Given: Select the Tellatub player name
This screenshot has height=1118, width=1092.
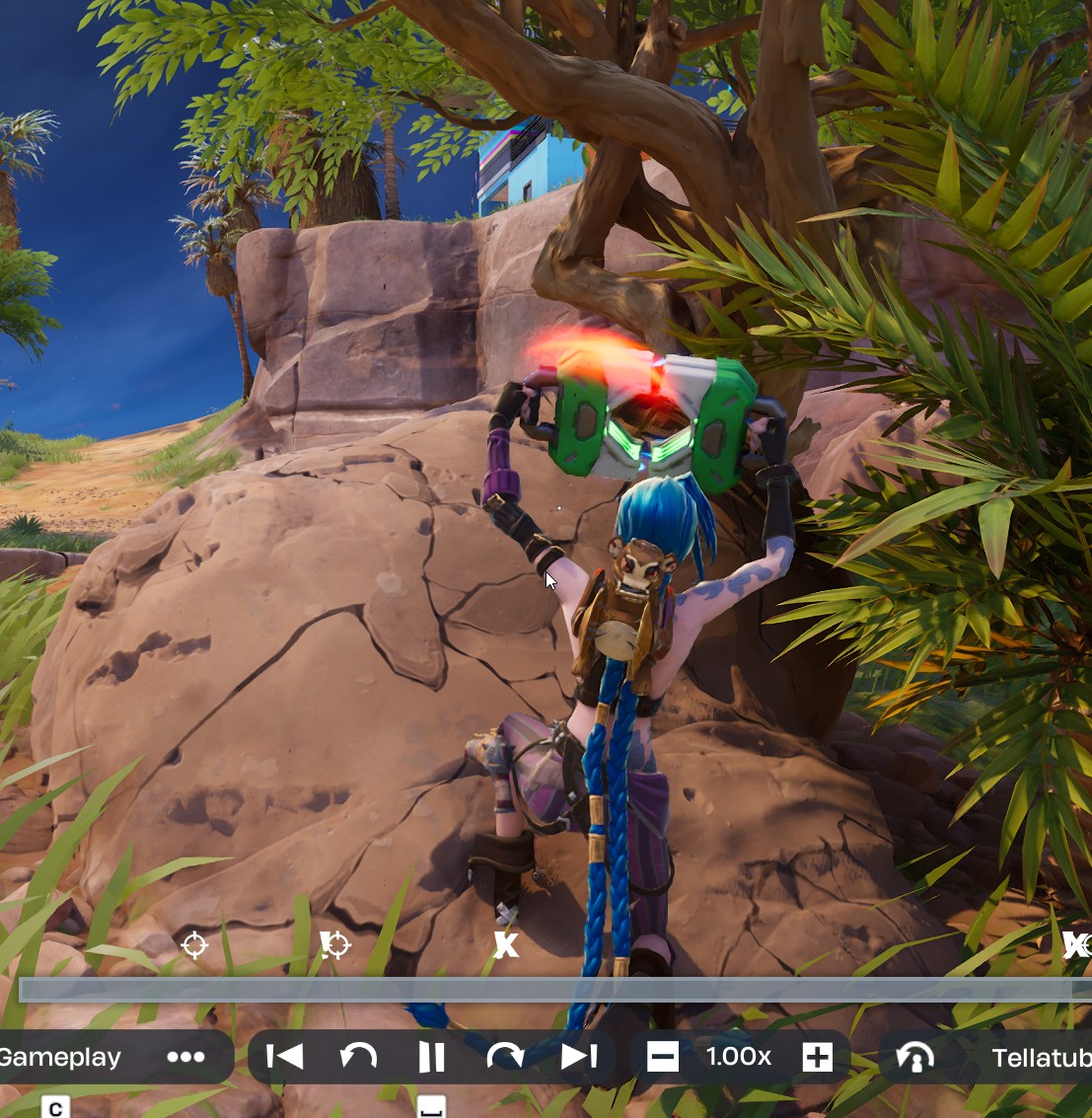Looking at the screenshot, I should tap(1041, 1058).
